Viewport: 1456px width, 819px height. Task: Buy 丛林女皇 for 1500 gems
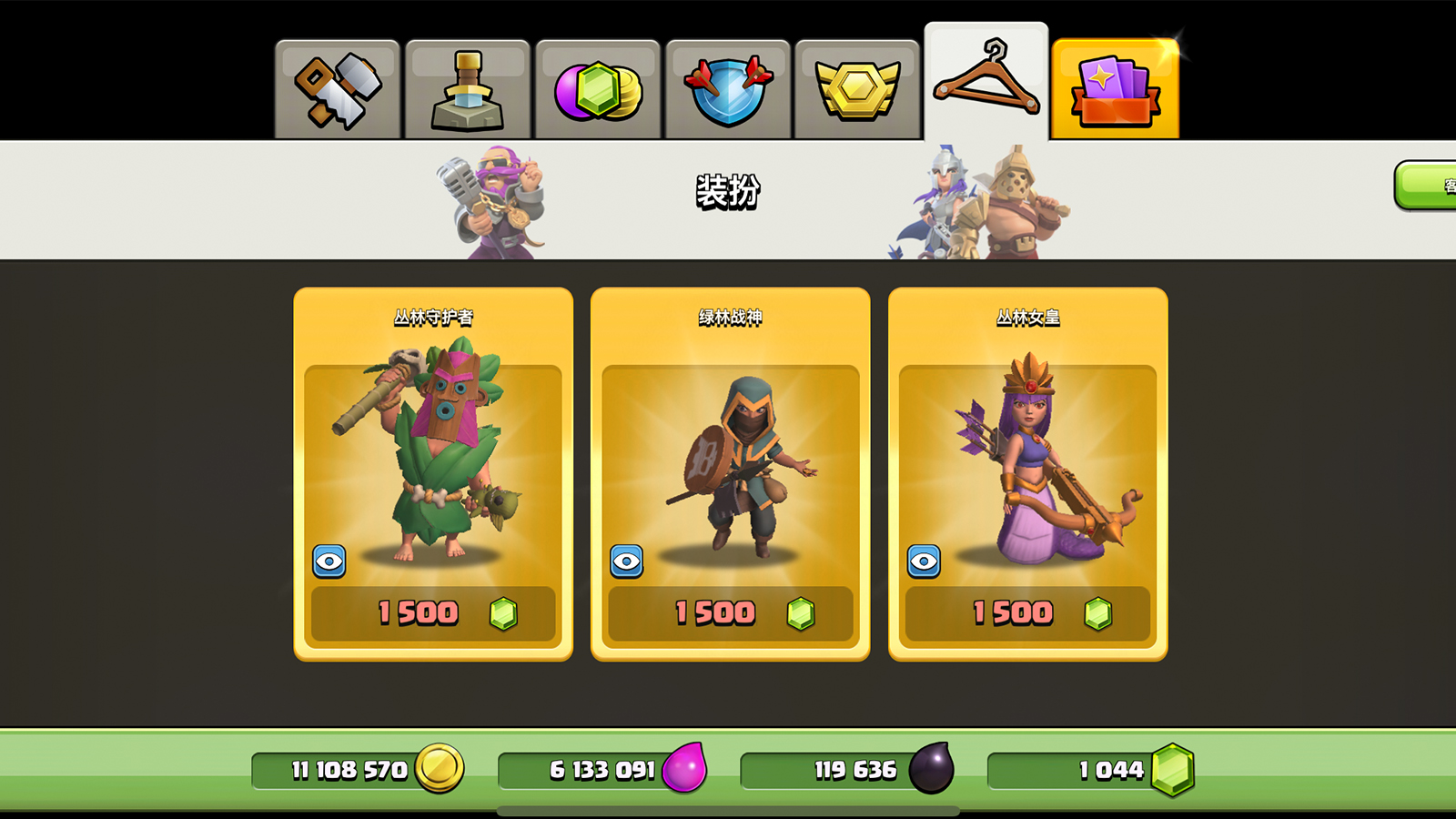tap(1028, 614)
